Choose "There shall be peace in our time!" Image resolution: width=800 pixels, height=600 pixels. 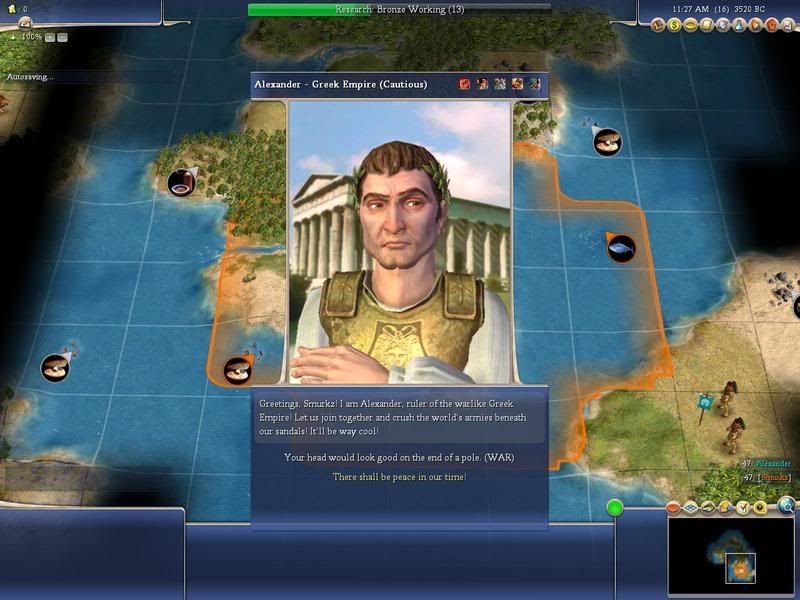click(x=399, y=477)
